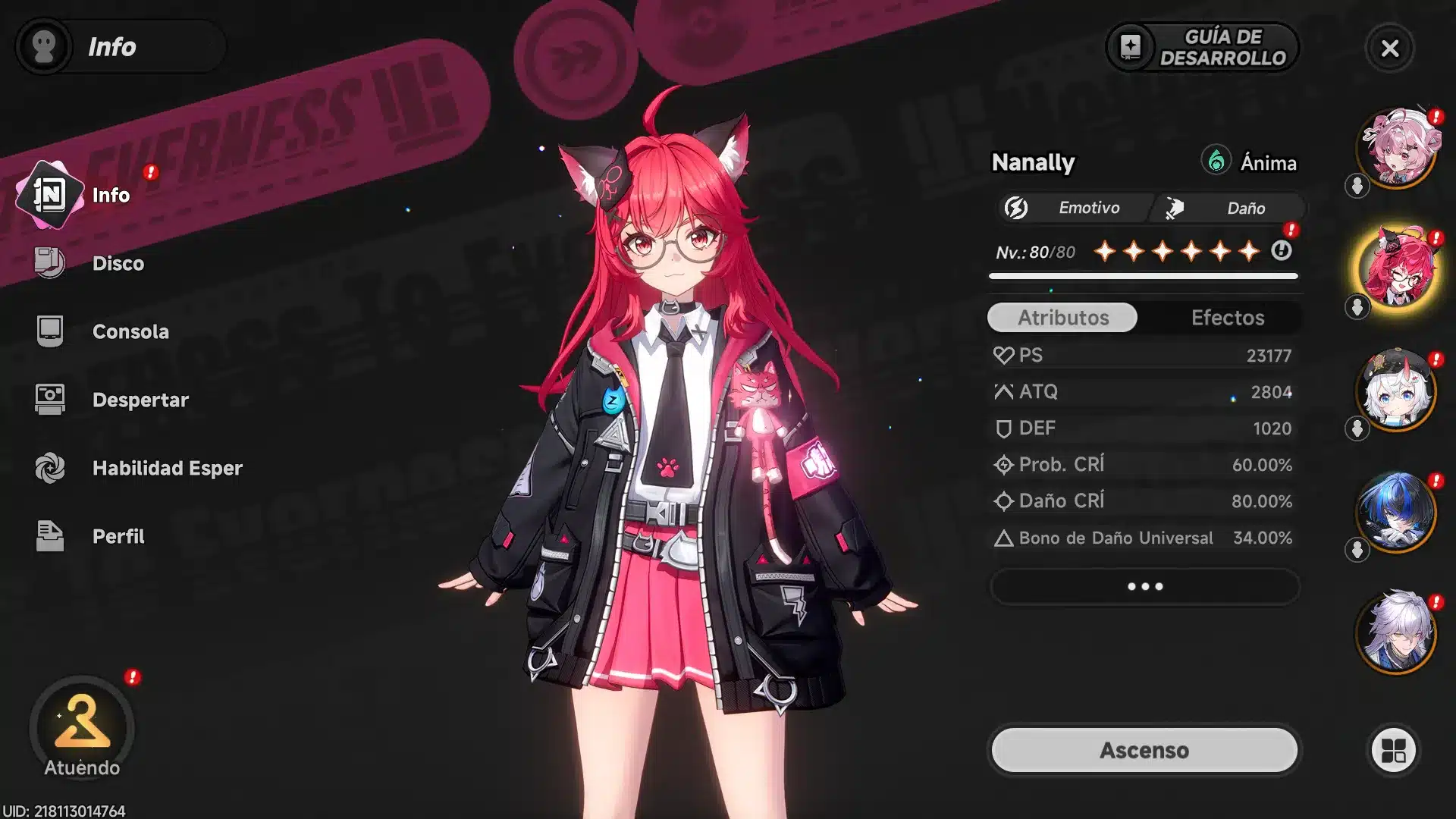This screenshot has width=1456, height=819.
Task: Click the info icon beside the stars
Action: (x=1282, y=250)
